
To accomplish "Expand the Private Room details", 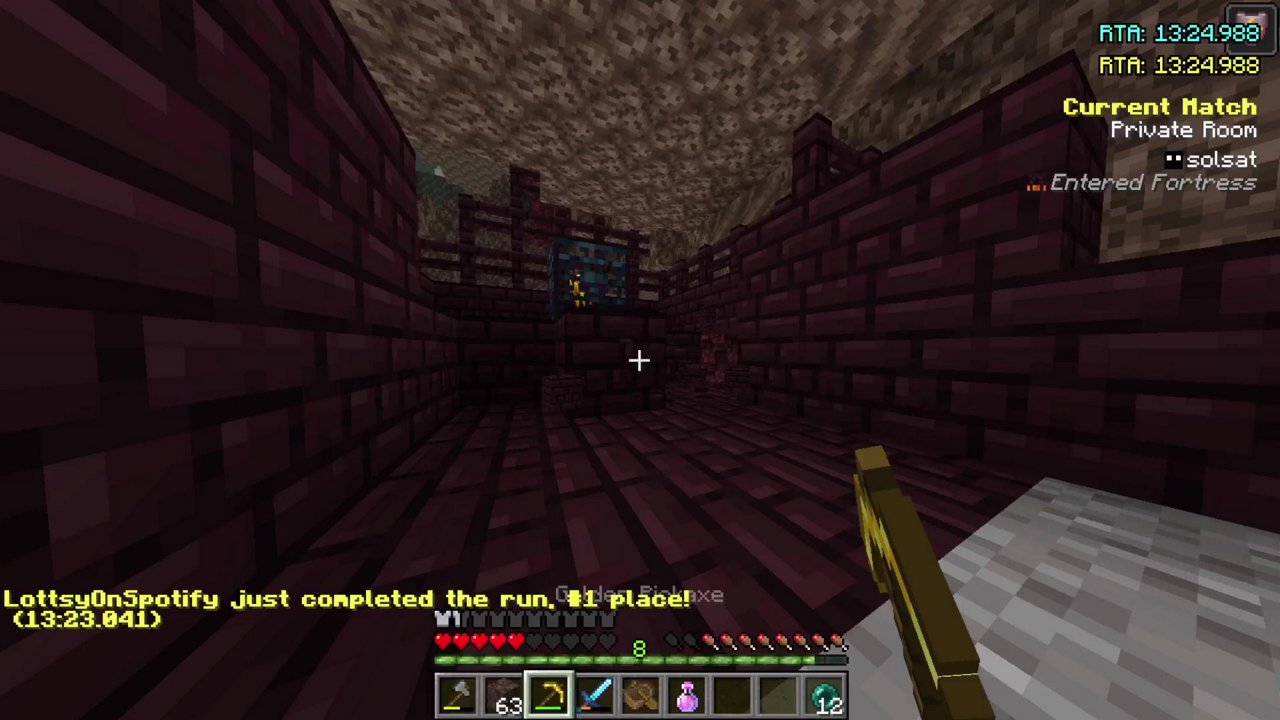I will (x=1183, y=130).
